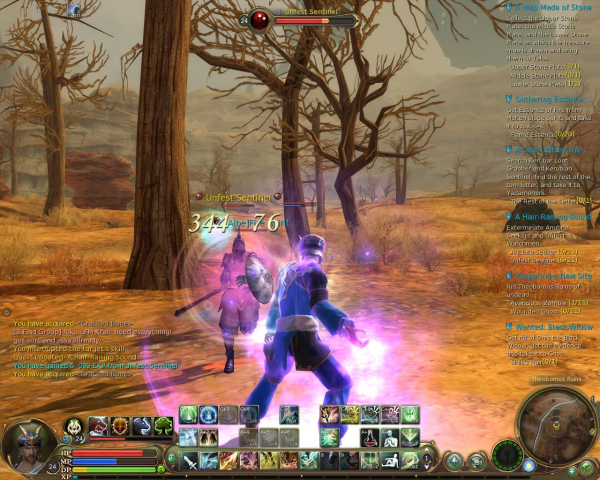Click the green tree buff icon
Image resolution: width=600 pixels, height=480 pixels.
pos(163,426)
